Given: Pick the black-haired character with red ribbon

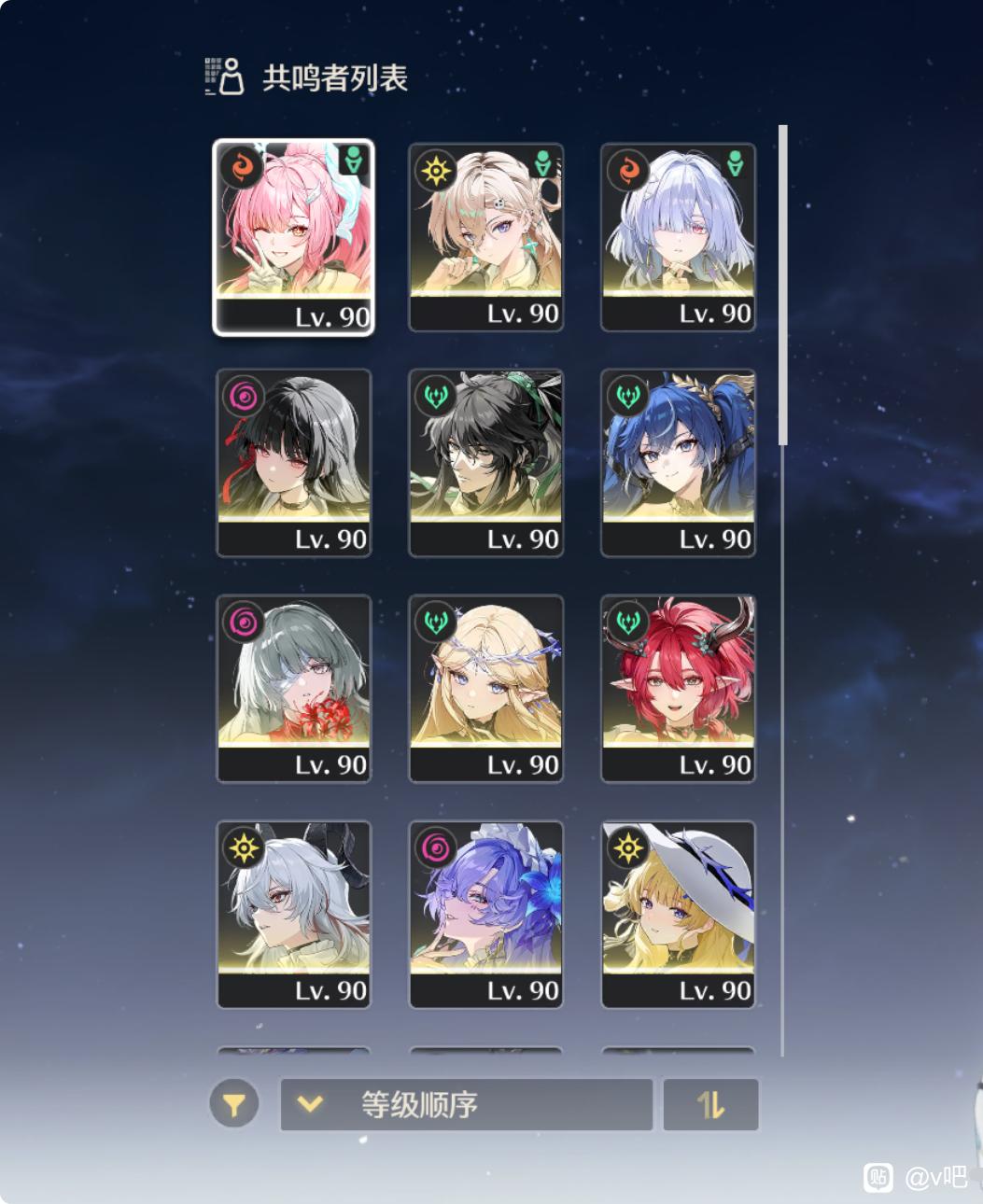Looking at the screenshot, I should [293, 463].
